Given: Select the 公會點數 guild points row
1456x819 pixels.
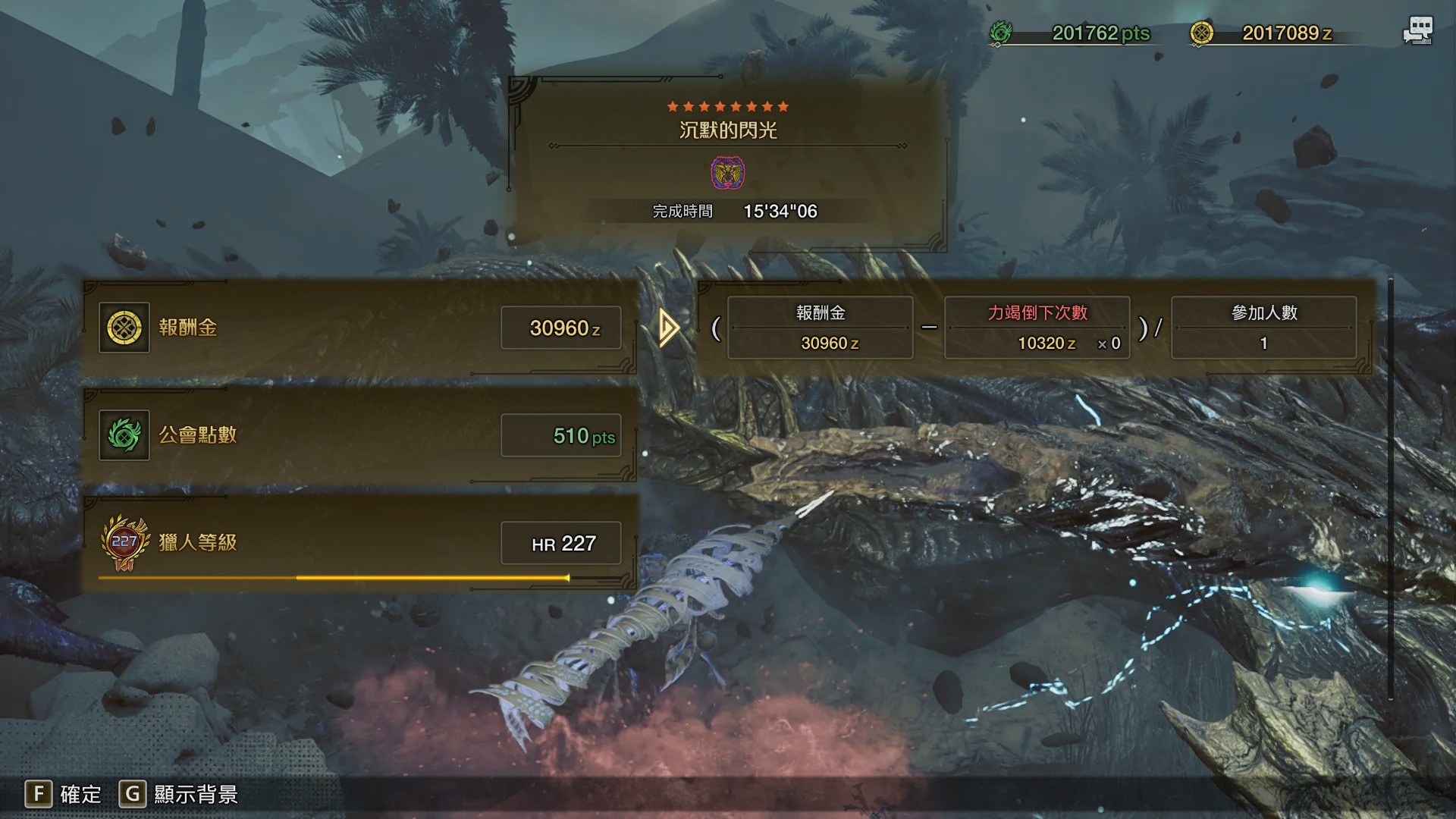Looking at the screenshot, I should tap(359, 435).
